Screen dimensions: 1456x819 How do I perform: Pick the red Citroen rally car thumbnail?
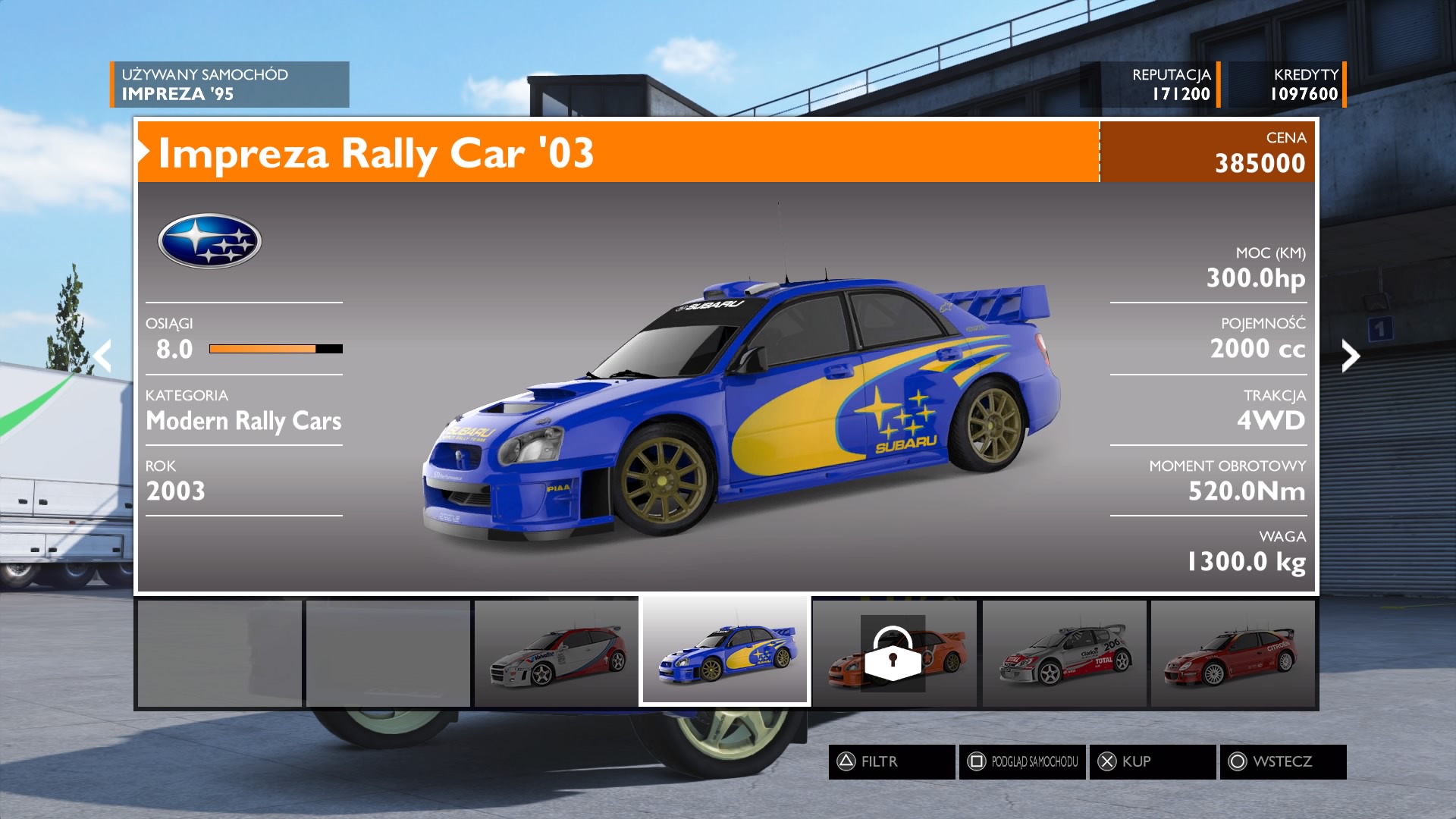coord(1232,654)
